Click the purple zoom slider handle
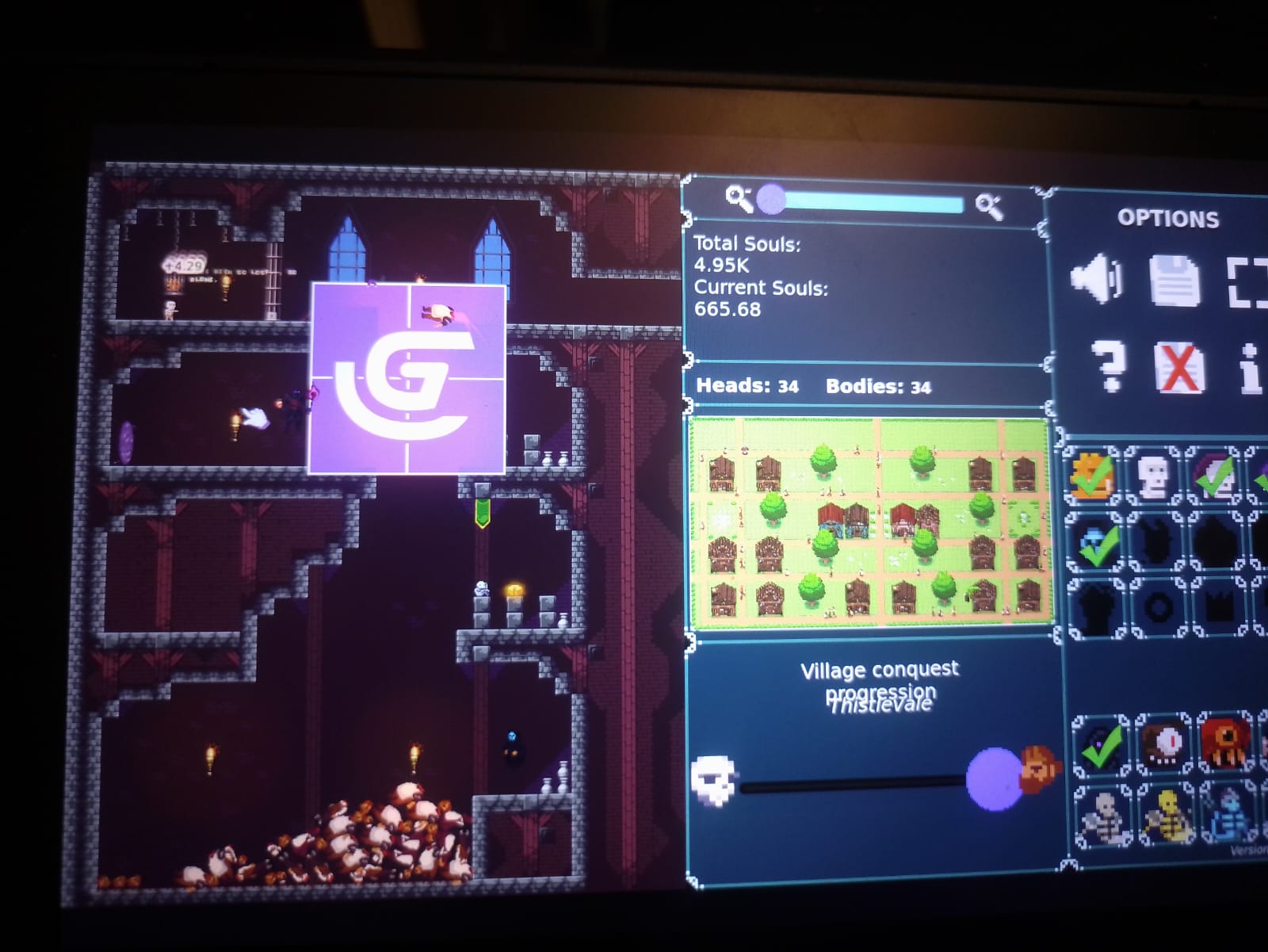This screenshot has height=952, width=1268. (771, 200)
